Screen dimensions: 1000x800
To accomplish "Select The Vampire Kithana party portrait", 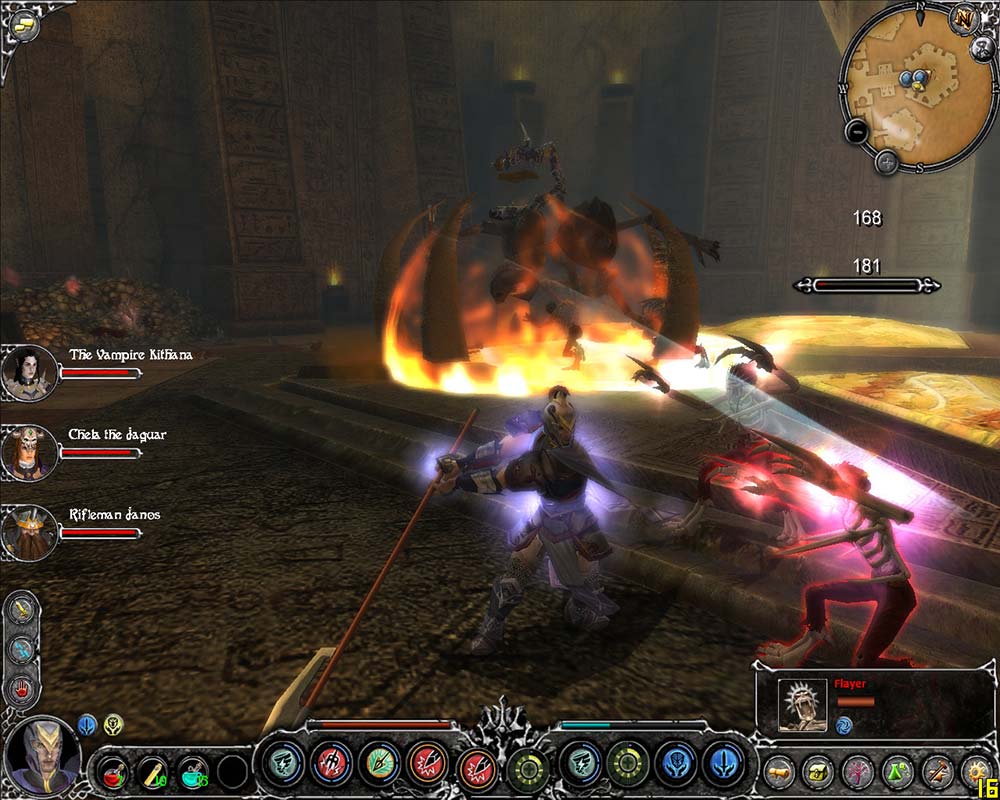I will coord(29,372).
